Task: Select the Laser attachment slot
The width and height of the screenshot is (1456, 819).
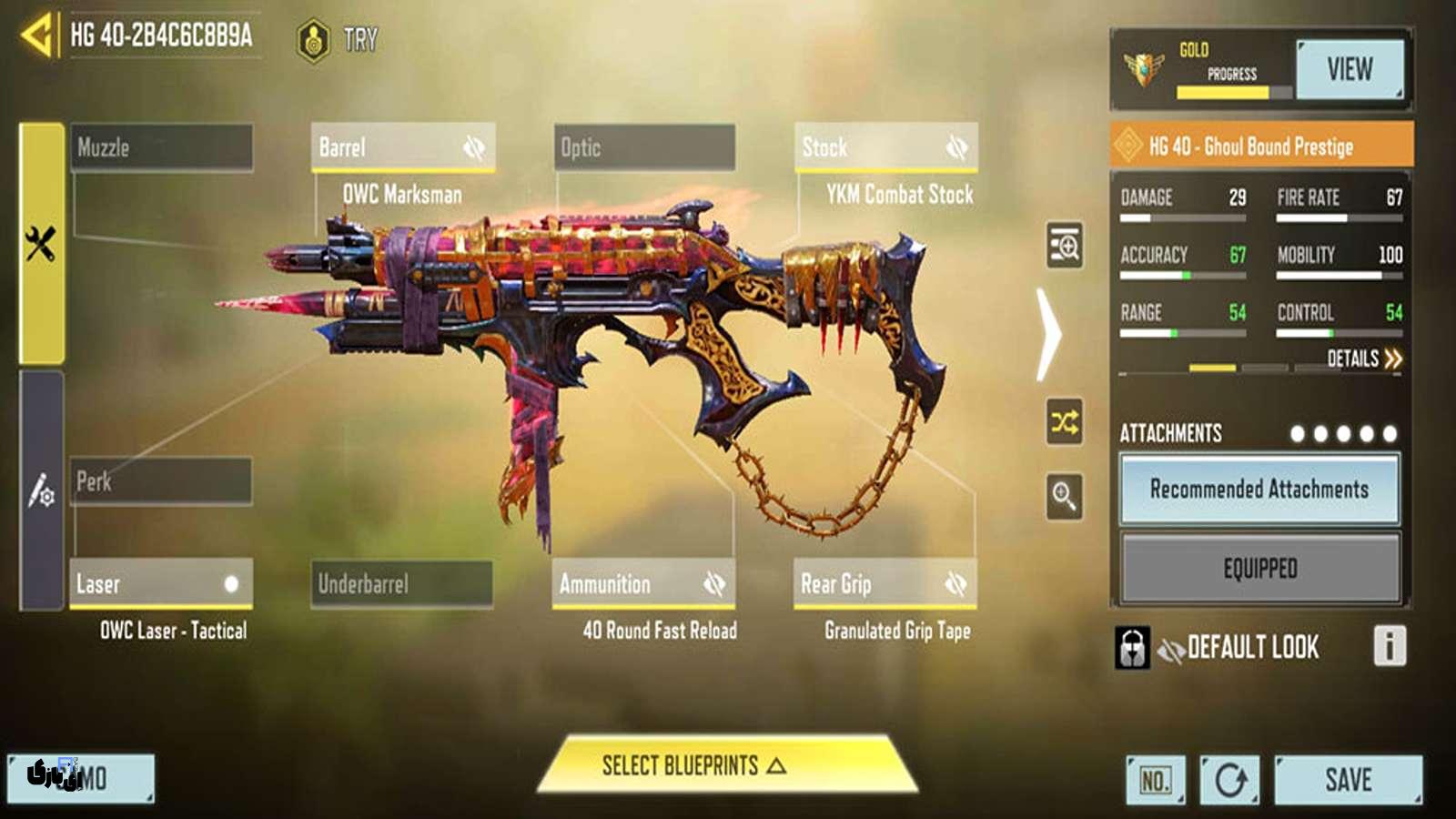Action: pos(161,584)
